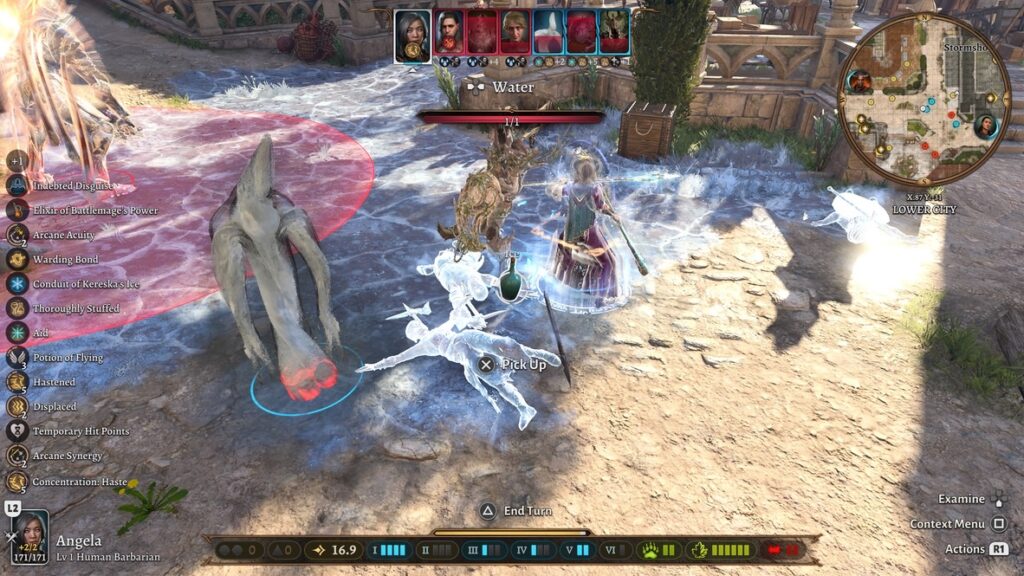Inspect the Elixir of Battlemage's Power status

tap(17, 210)
